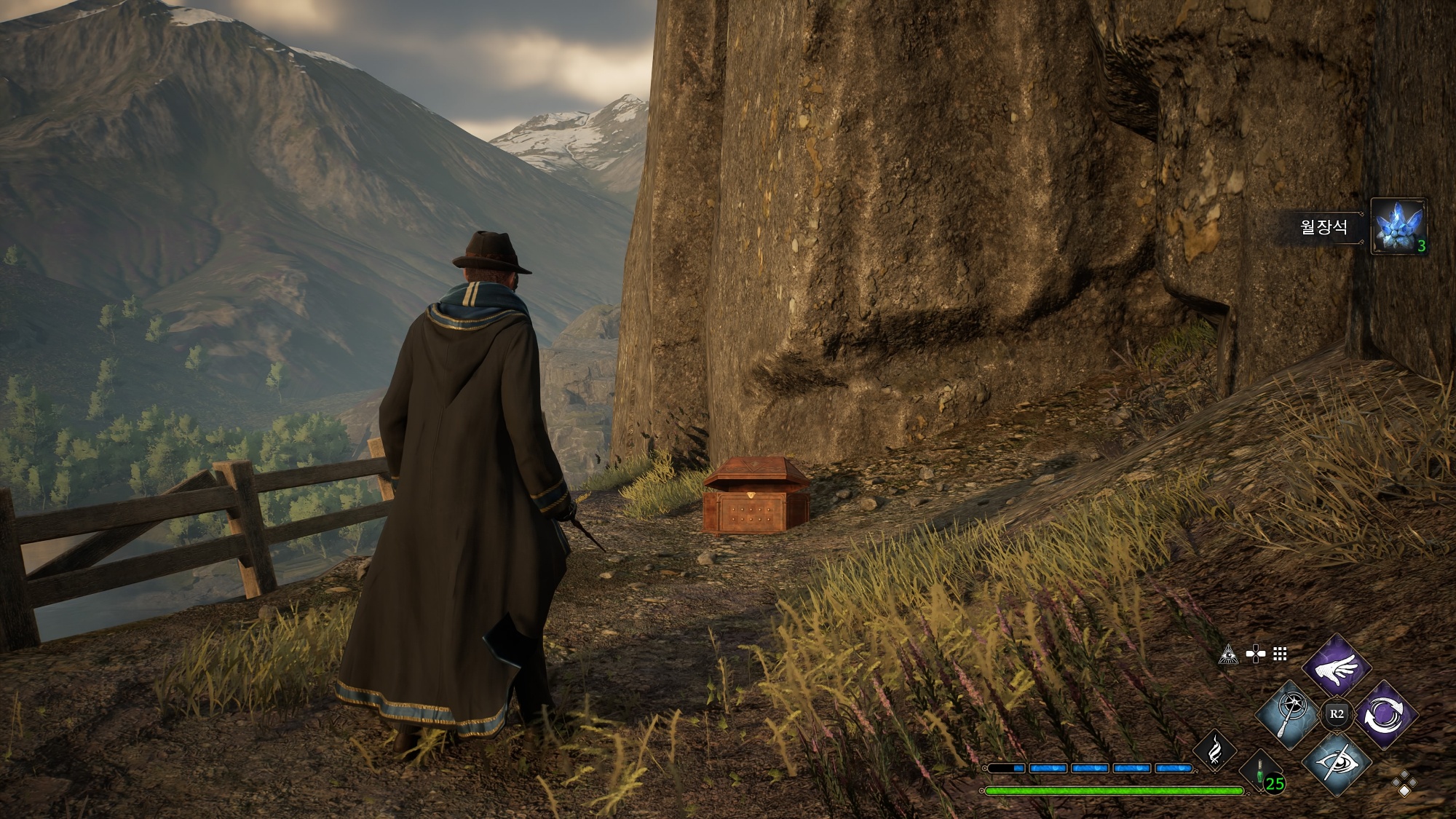The height and width of the screenshot is (819, 1456).
Task: Cast the Accio hand spell
Action: [1337, 666]
